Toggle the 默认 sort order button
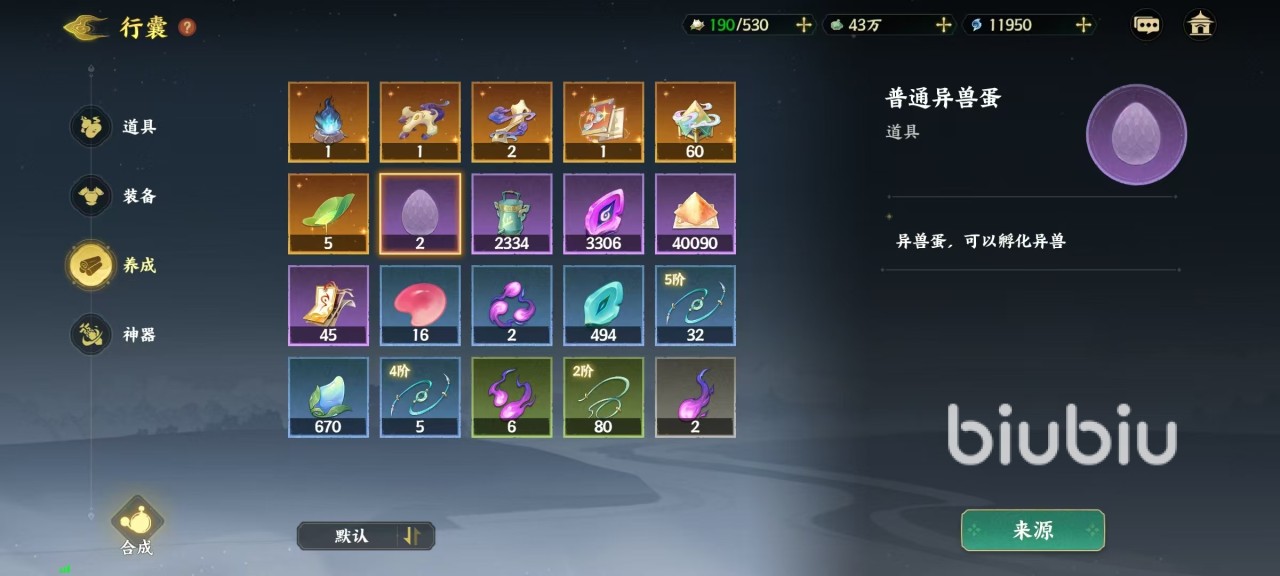 tap(366, 536)
